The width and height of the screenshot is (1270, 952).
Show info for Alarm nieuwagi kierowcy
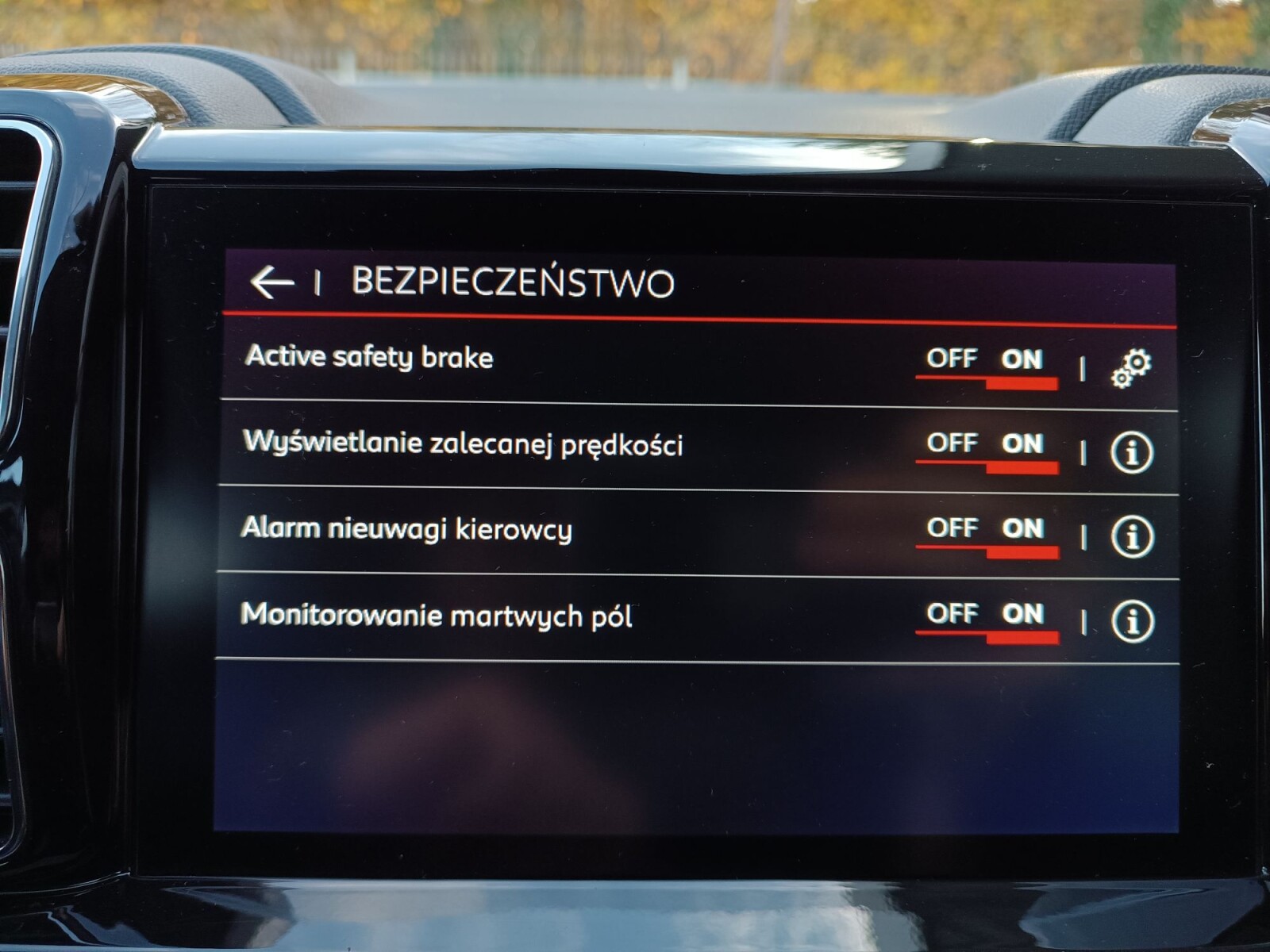point(1131,537)
